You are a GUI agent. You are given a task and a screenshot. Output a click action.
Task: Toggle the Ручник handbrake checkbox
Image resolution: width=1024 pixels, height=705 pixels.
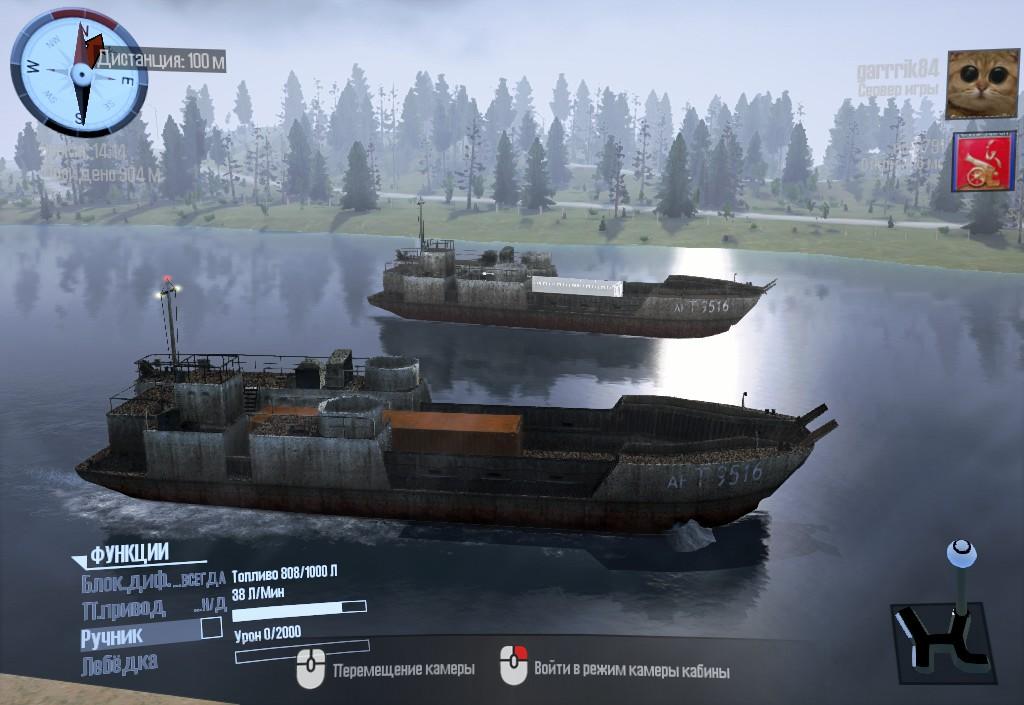click(211, 628)
